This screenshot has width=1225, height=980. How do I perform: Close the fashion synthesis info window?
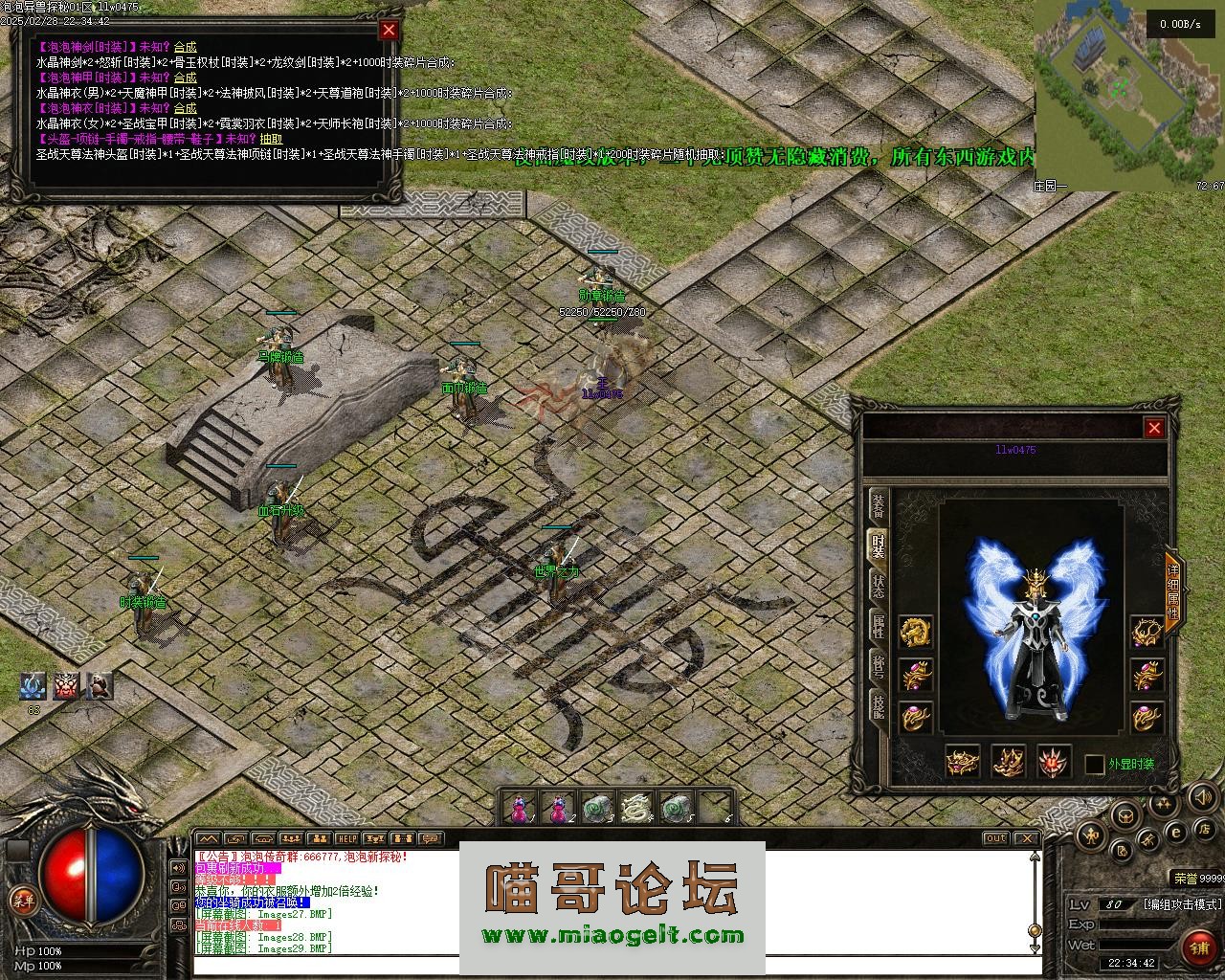[x=389, y=30]
